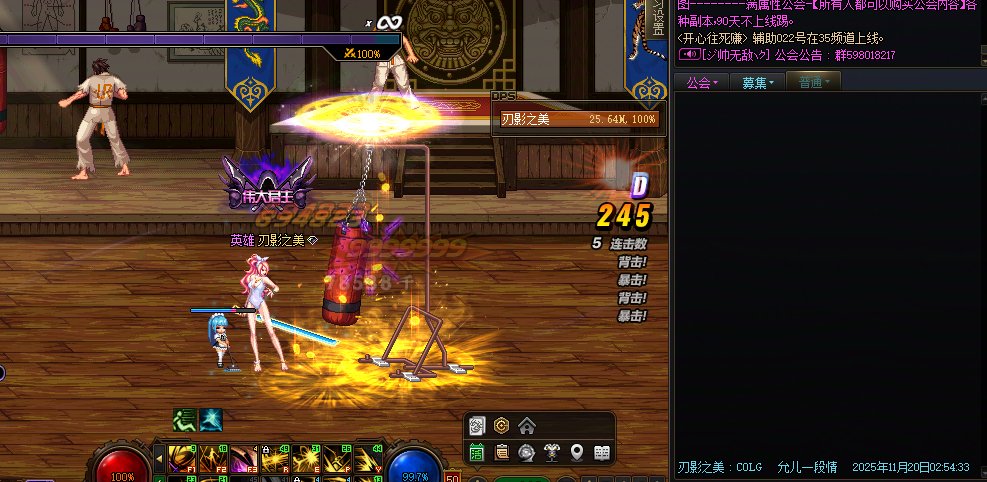Expand the skill bar with the left arrow
The image size is (987, 482).
click(158, 459)
